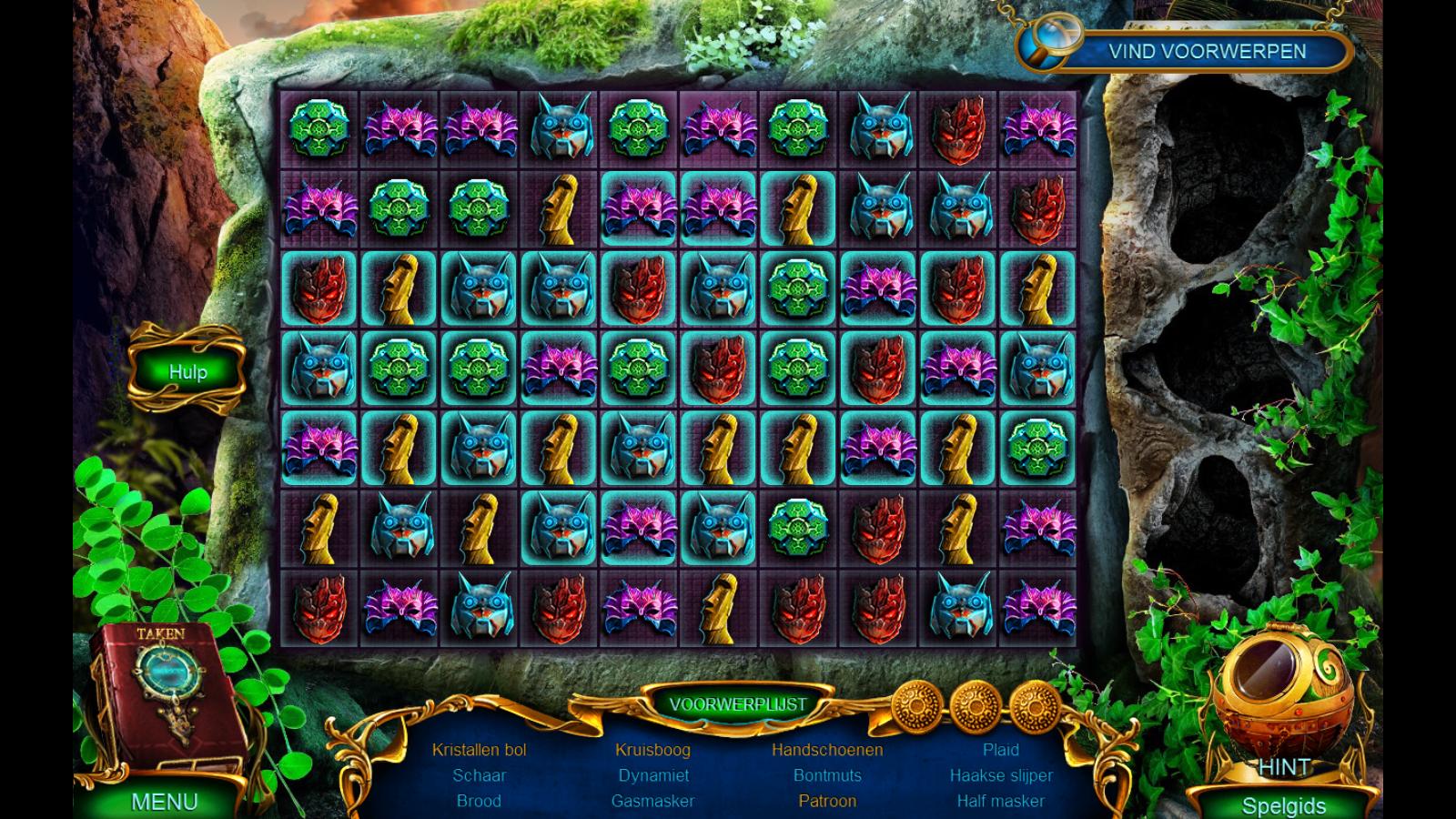1456x819 pixels.
Task: Select the Brood list entry
Action: click(x=479, y=801)
